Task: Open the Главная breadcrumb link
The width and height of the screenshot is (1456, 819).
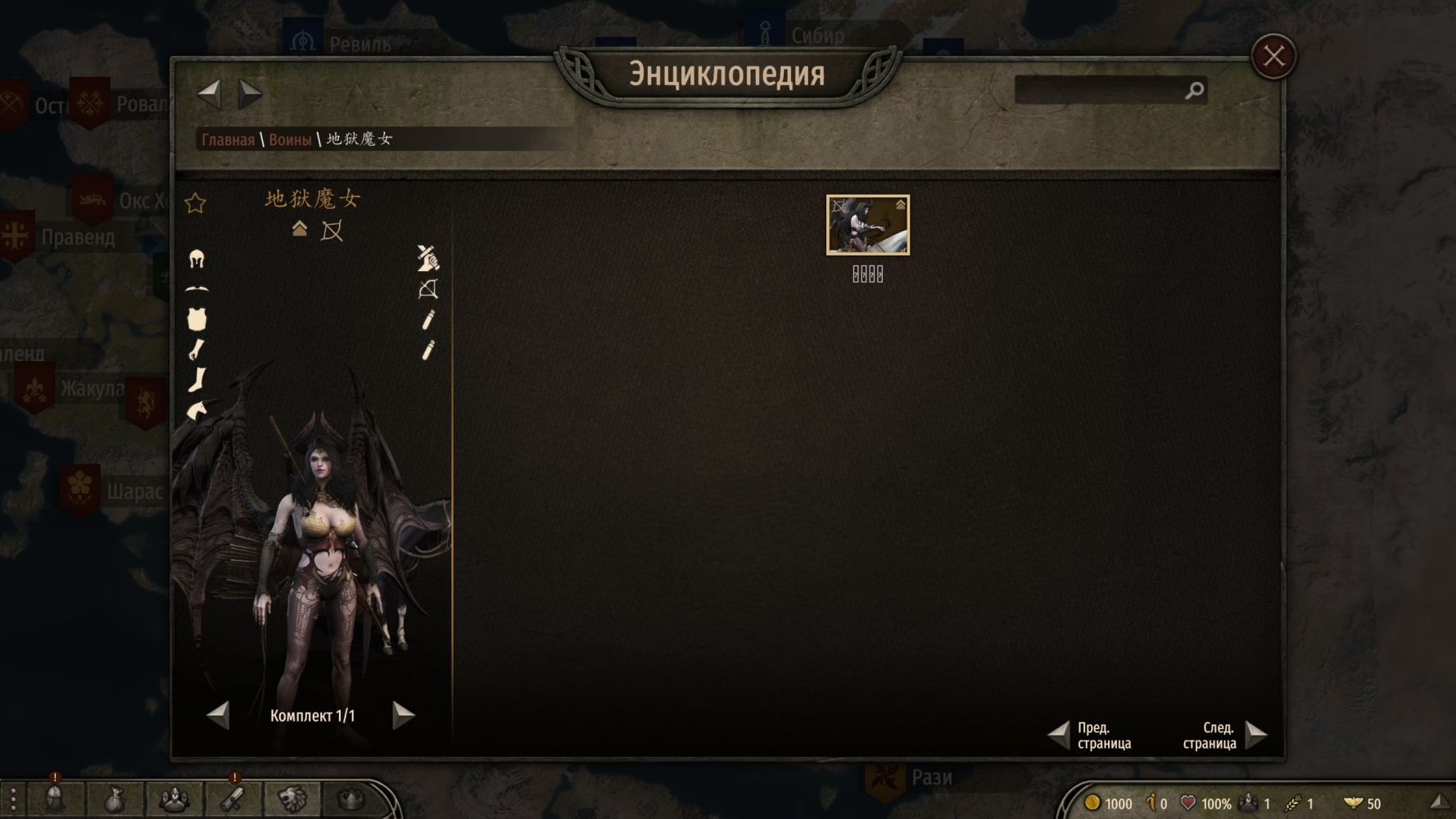Action: coord(228,139)
